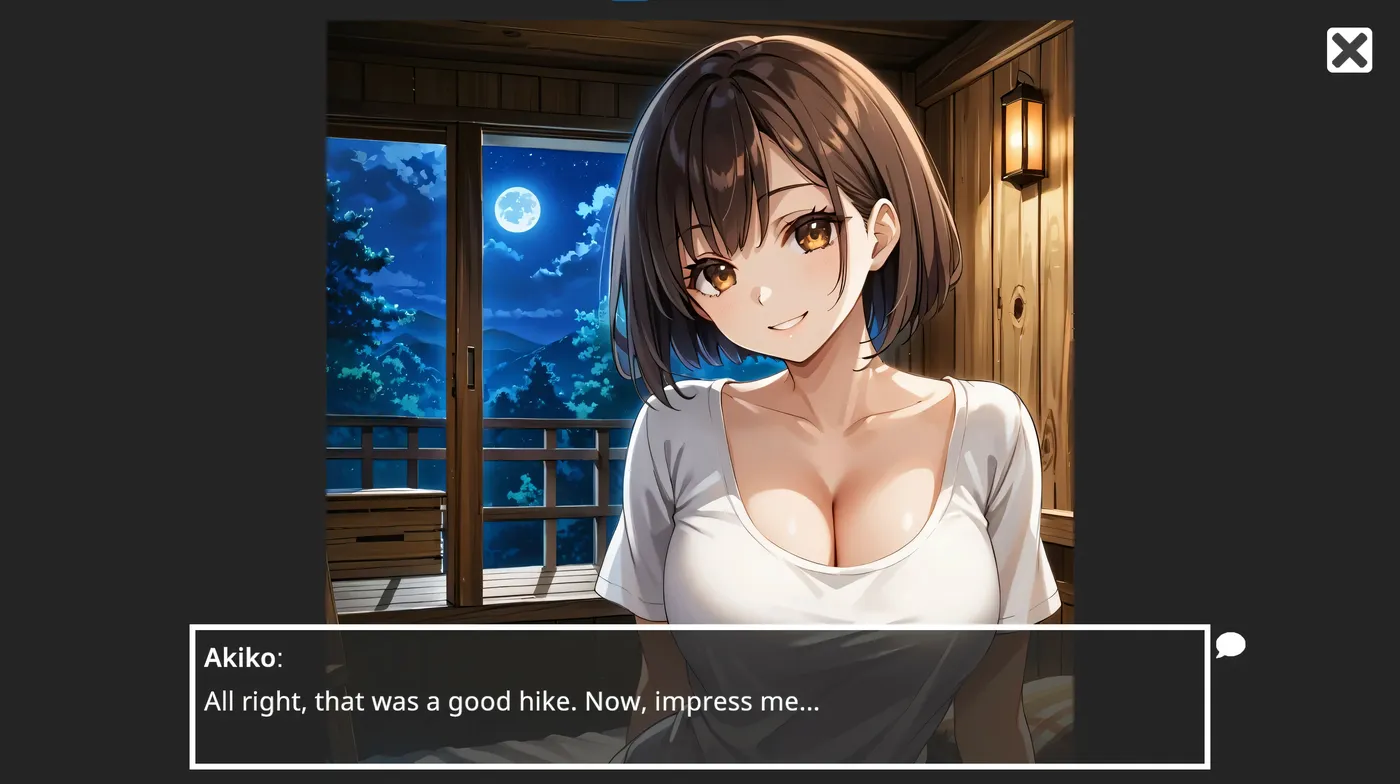Click the speech bubble icon beside the dialogue box
Viewport: 1400px width, 784px height.
click(1229, 647)
